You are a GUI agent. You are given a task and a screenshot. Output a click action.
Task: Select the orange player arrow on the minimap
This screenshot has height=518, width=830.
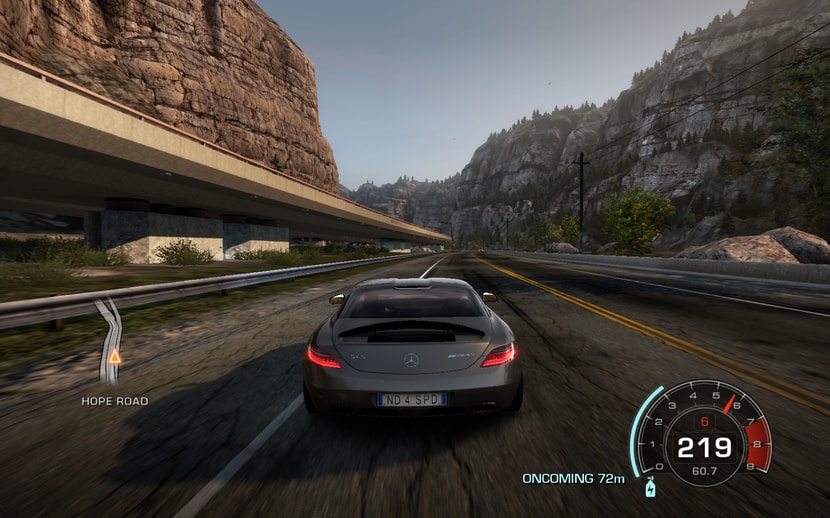pos(115,356)
